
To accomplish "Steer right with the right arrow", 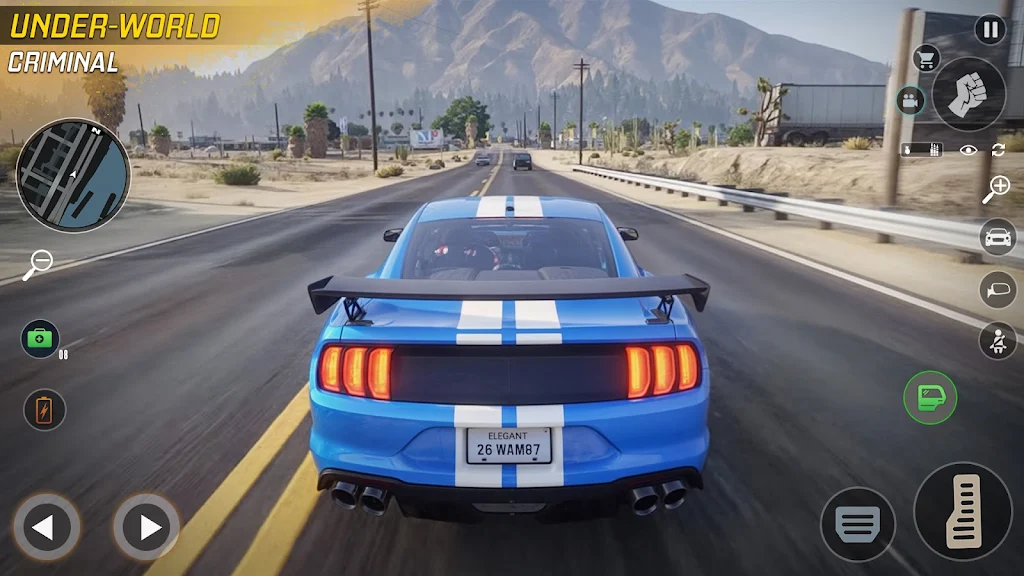I will click(x=146, y=526).
